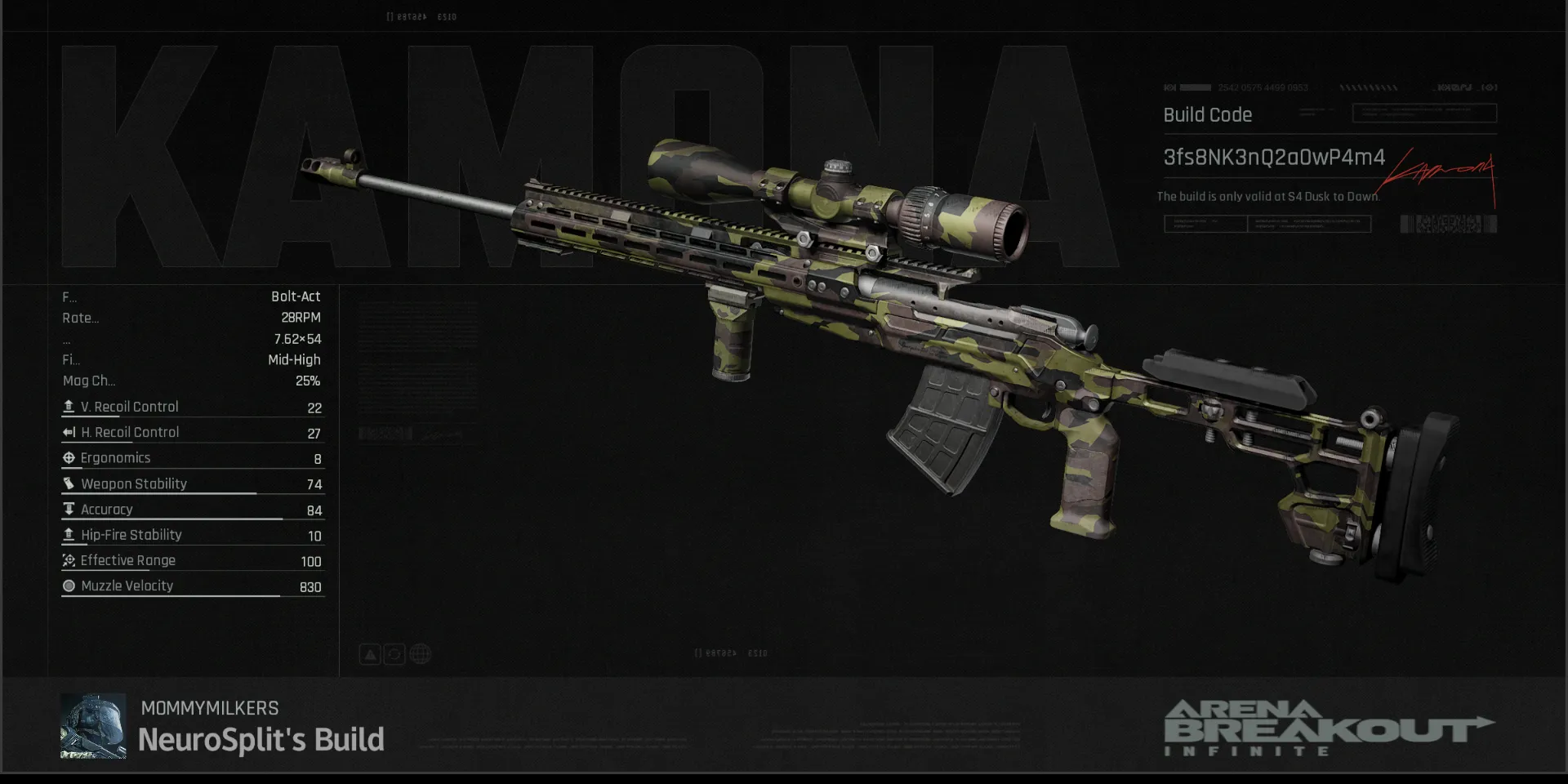Click the Weapon Stability brush icon

click(x=69, y=483)
